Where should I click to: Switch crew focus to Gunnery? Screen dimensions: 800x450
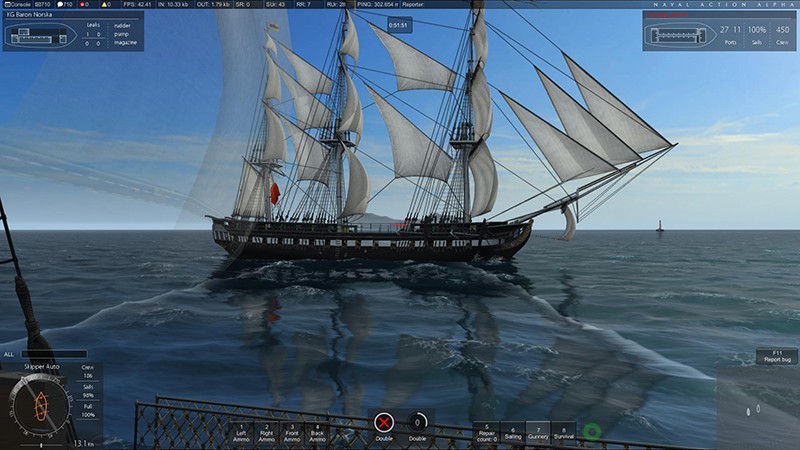click(538, 432)
